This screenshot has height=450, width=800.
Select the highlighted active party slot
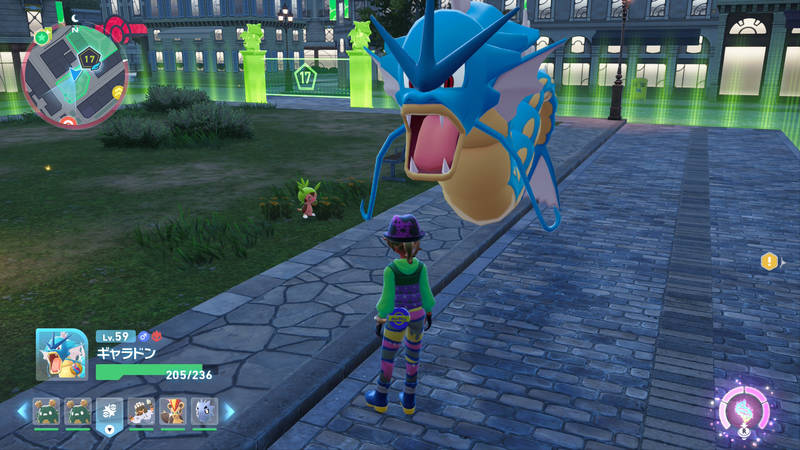pyautogui.click(x=109, y=412)
